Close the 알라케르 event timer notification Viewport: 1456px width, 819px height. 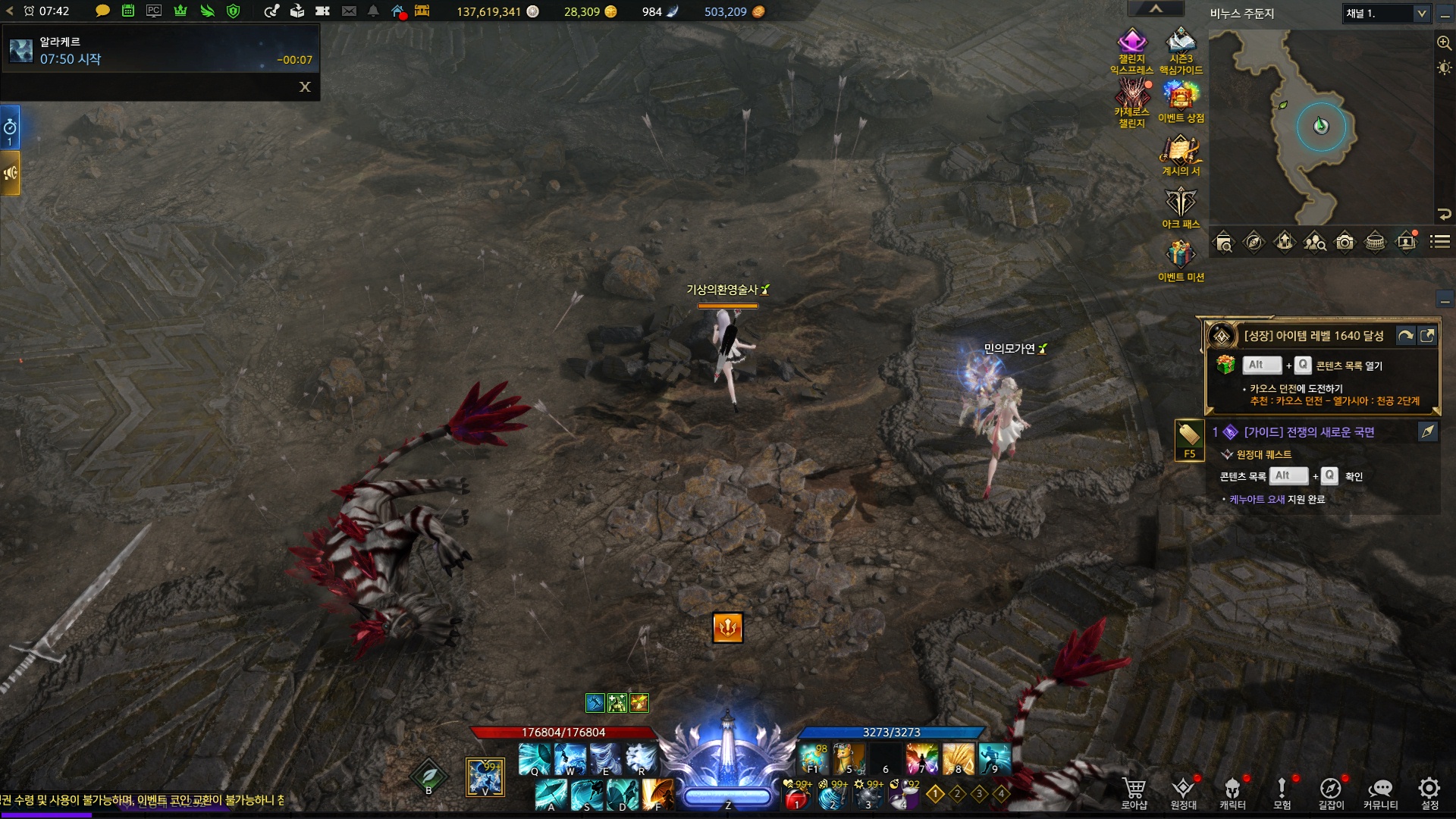point(305,87)
